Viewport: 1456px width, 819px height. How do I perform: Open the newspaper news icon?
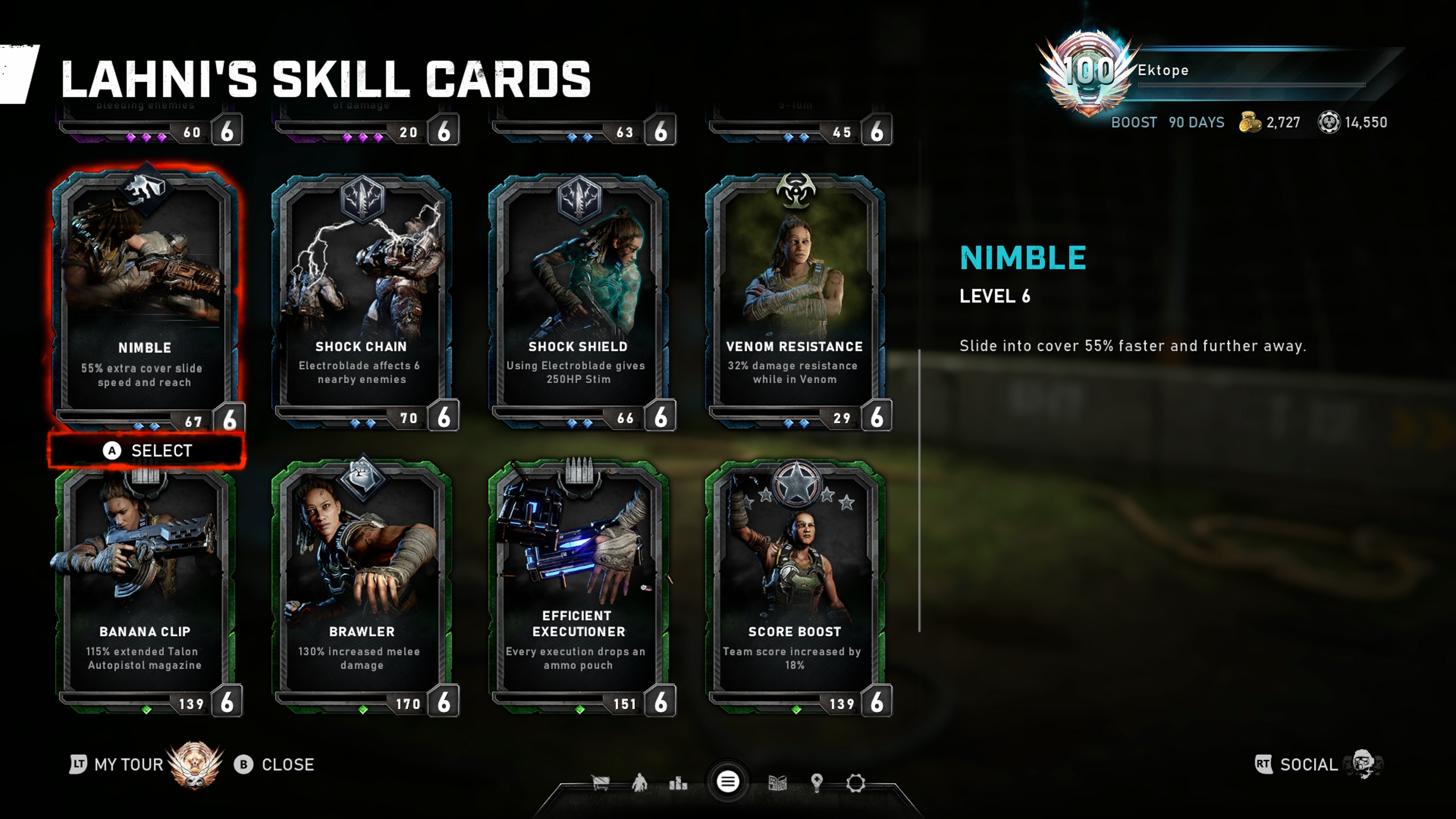point(778,783)
